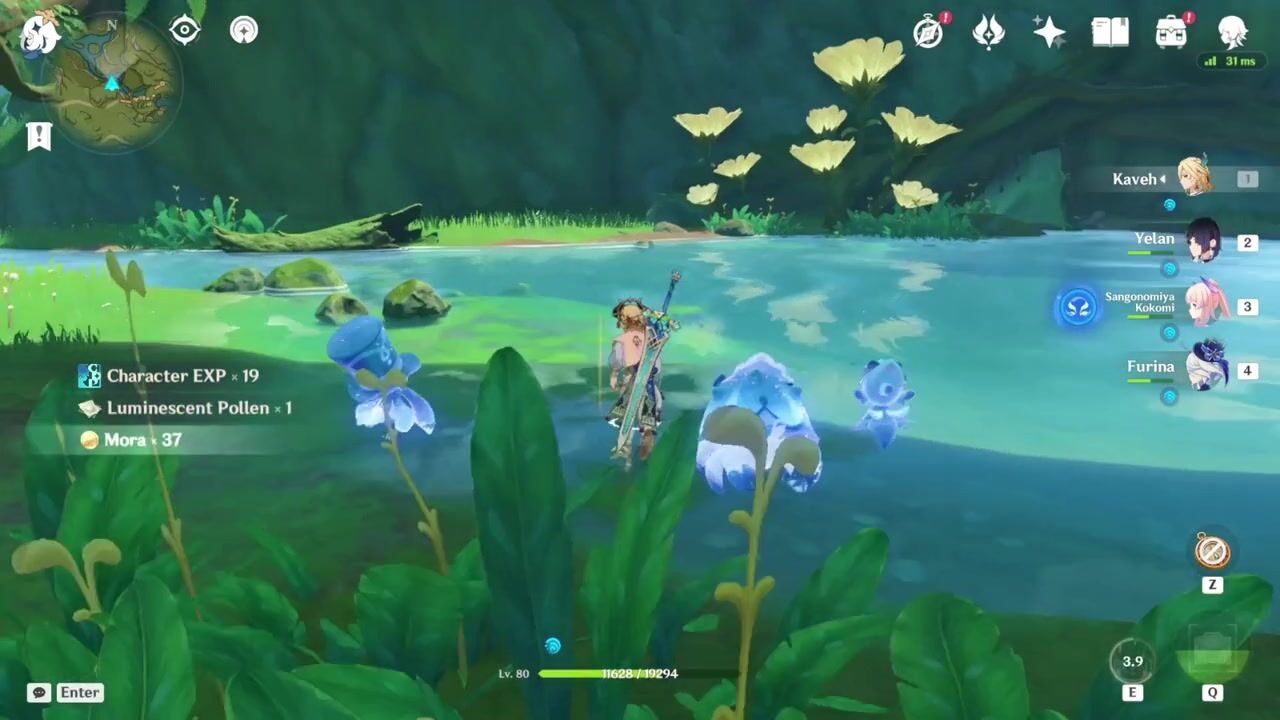This screenshot has height=720, width=1280.
Task: Switch to Yelan
Action: pos(1202,242)
